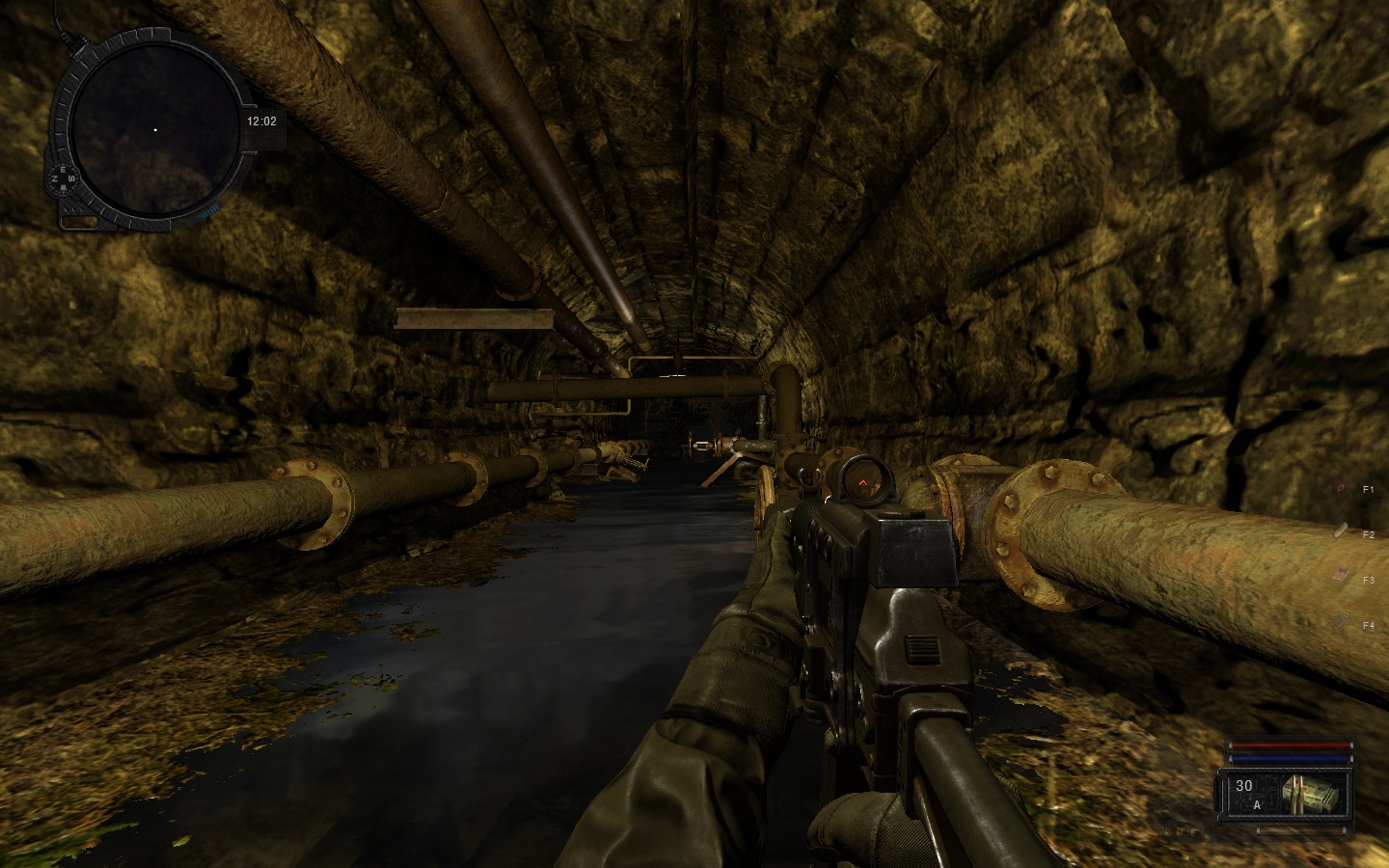Select the F3 quick slot item
This screenshot has width=1389, height=868.
tap(1341, 576)
